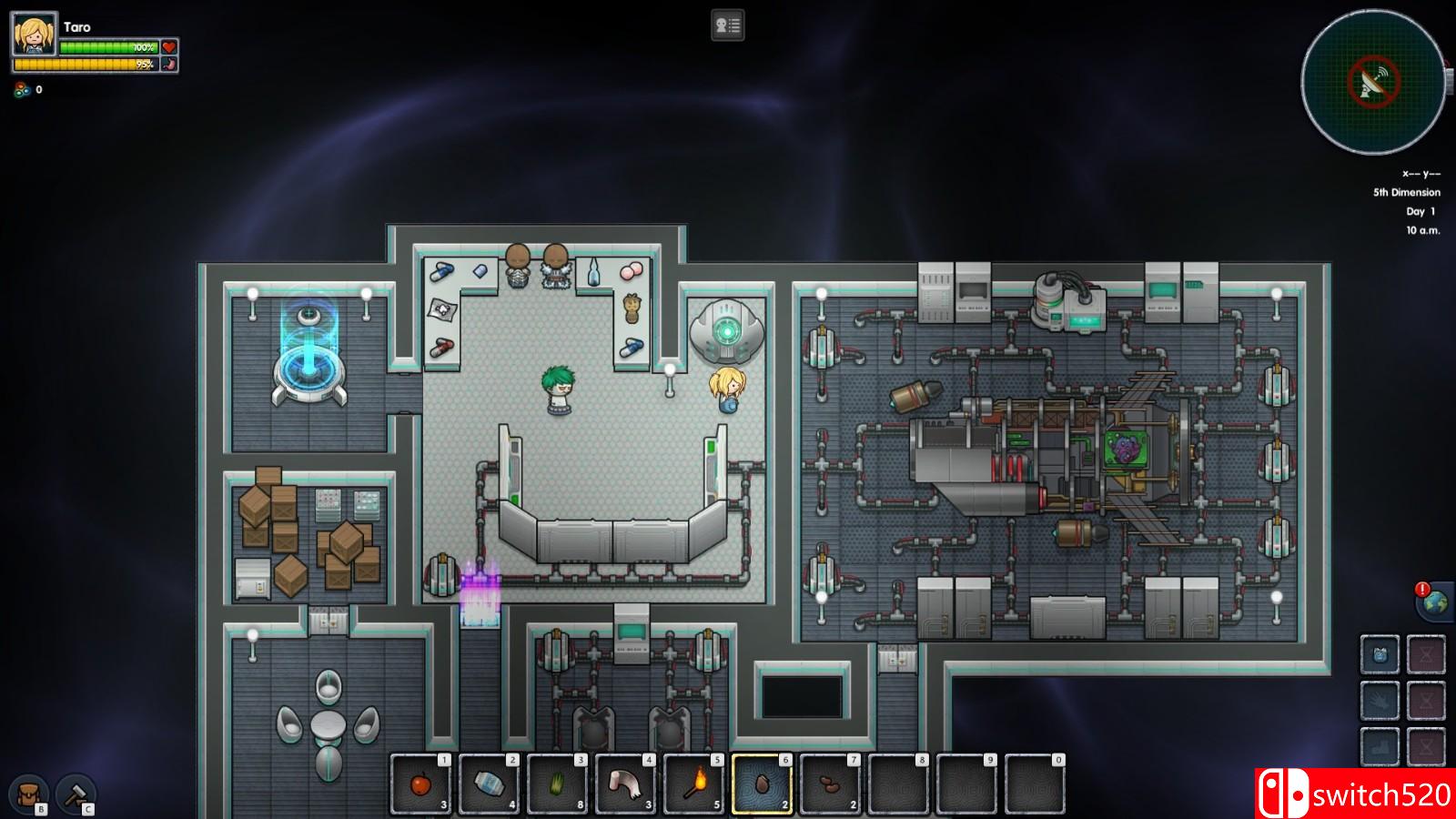Choose the water bottle hotbar slot
This screenshot has height=819, width=1456.
tap(489, 784)
